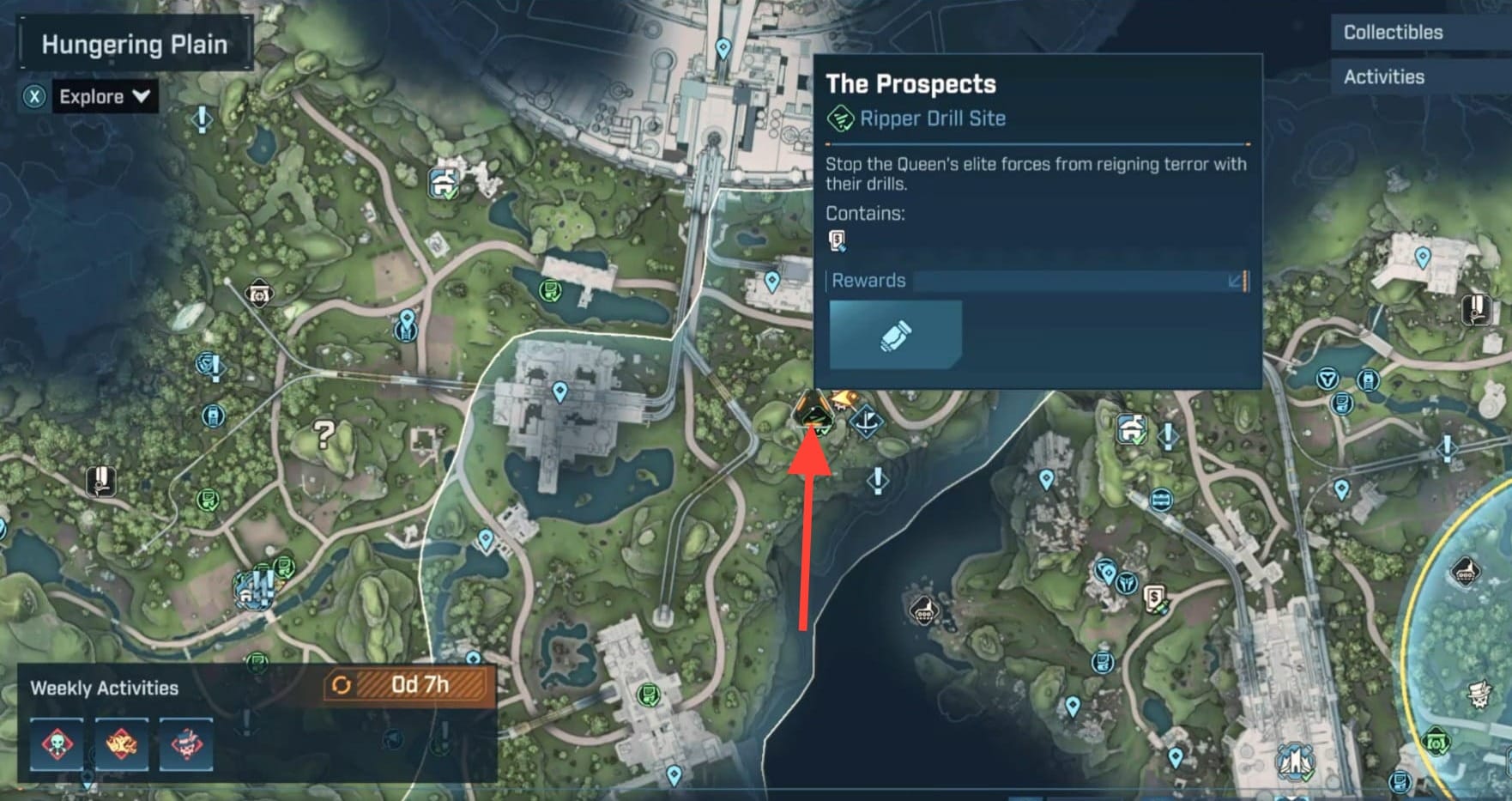Open the Explore dropdown
Screen dimensions: 1512x801
104,96
